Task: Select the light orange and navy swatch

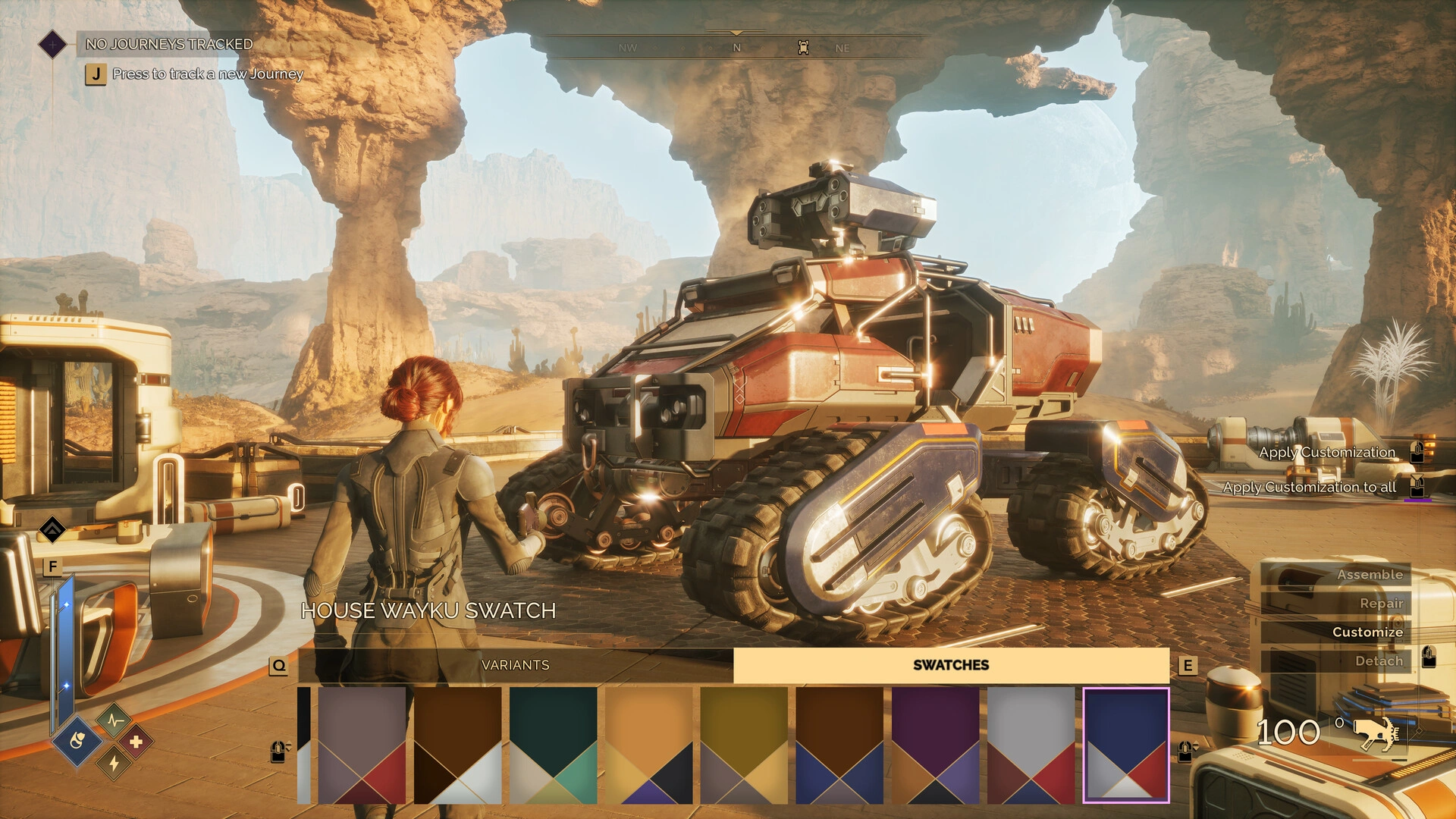Action: [x=648, y=745]
